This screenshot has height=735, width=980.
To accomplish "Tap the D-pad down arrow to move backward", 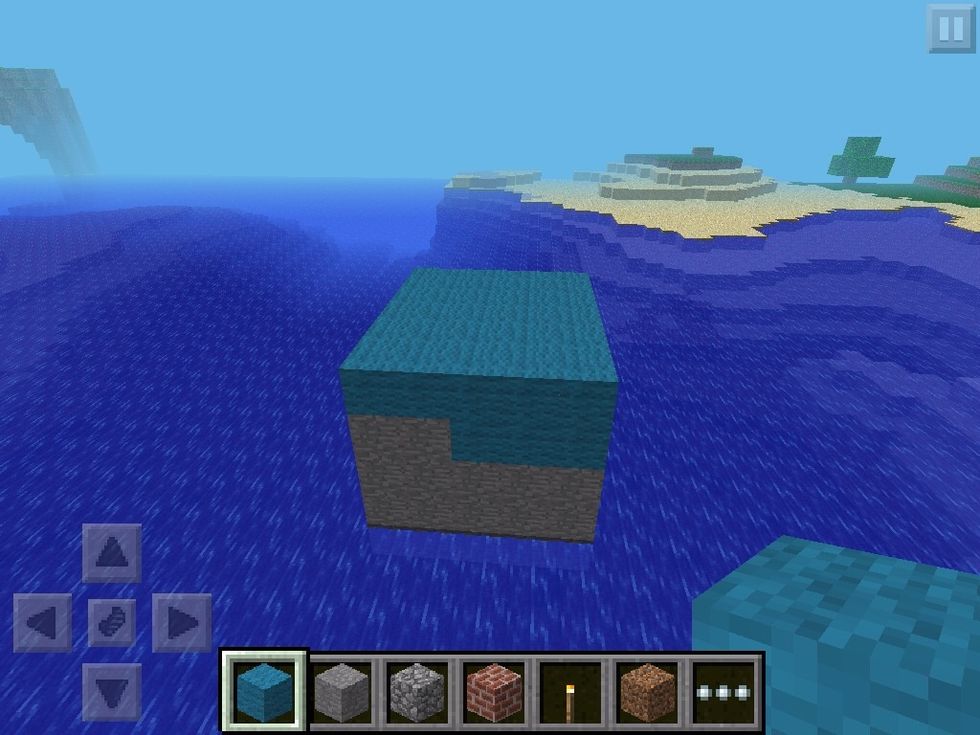I will point(112,691).
